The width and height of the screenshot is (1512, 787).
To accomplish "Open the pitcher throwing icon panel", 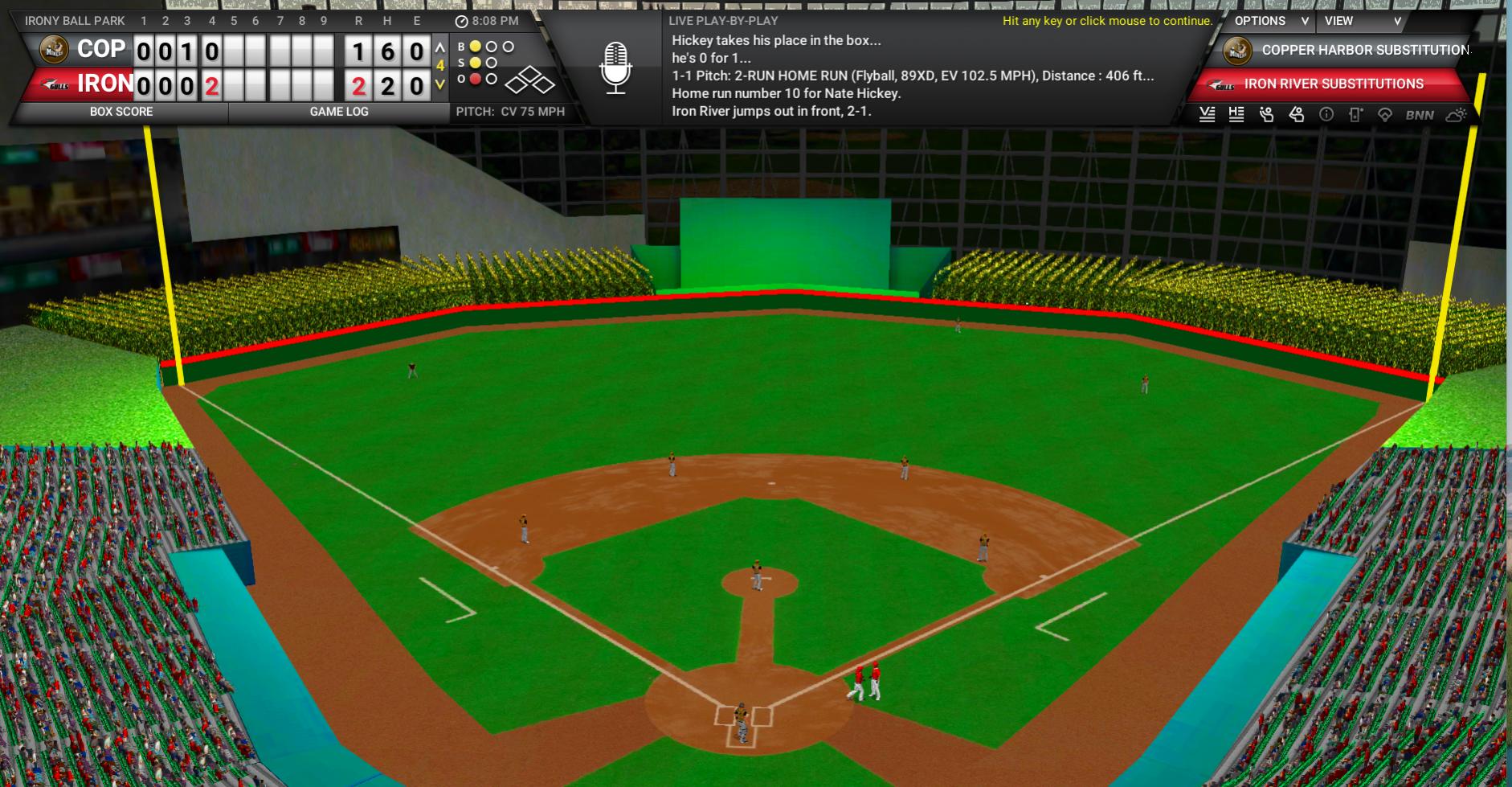I will 1267,115.
